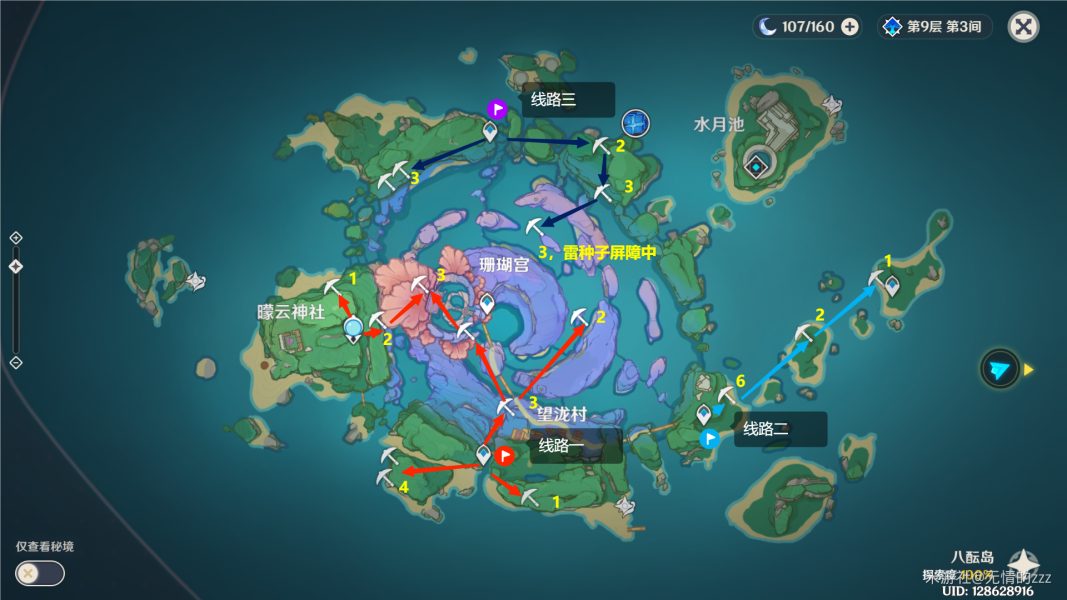Screen dimensions: 1067x600
Task: Select the 水月池 shrine teleport marker
Action: click(x=760, y=166)
